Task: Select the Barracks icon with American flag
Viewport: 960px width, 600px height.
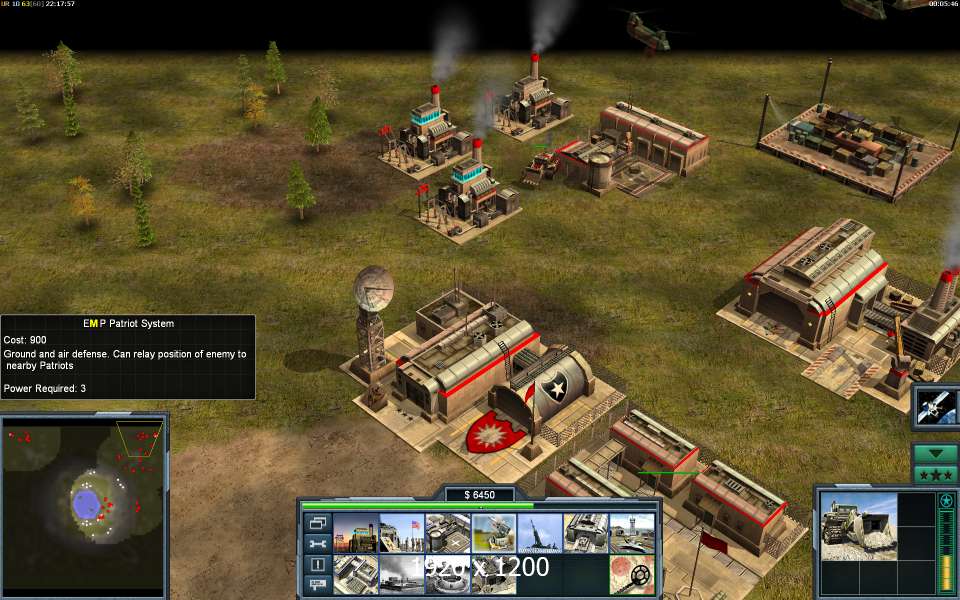Action: pyautogui.click(x=401, y=533)
